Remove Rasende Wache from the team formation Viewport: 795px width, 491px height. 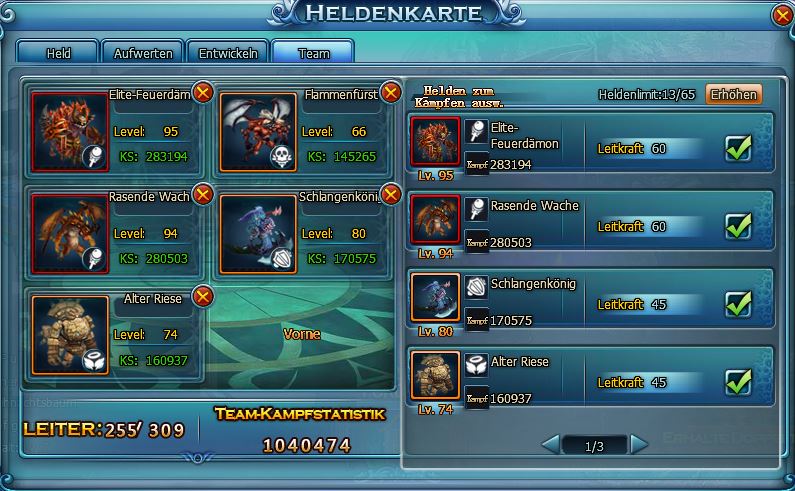[202, 194]
